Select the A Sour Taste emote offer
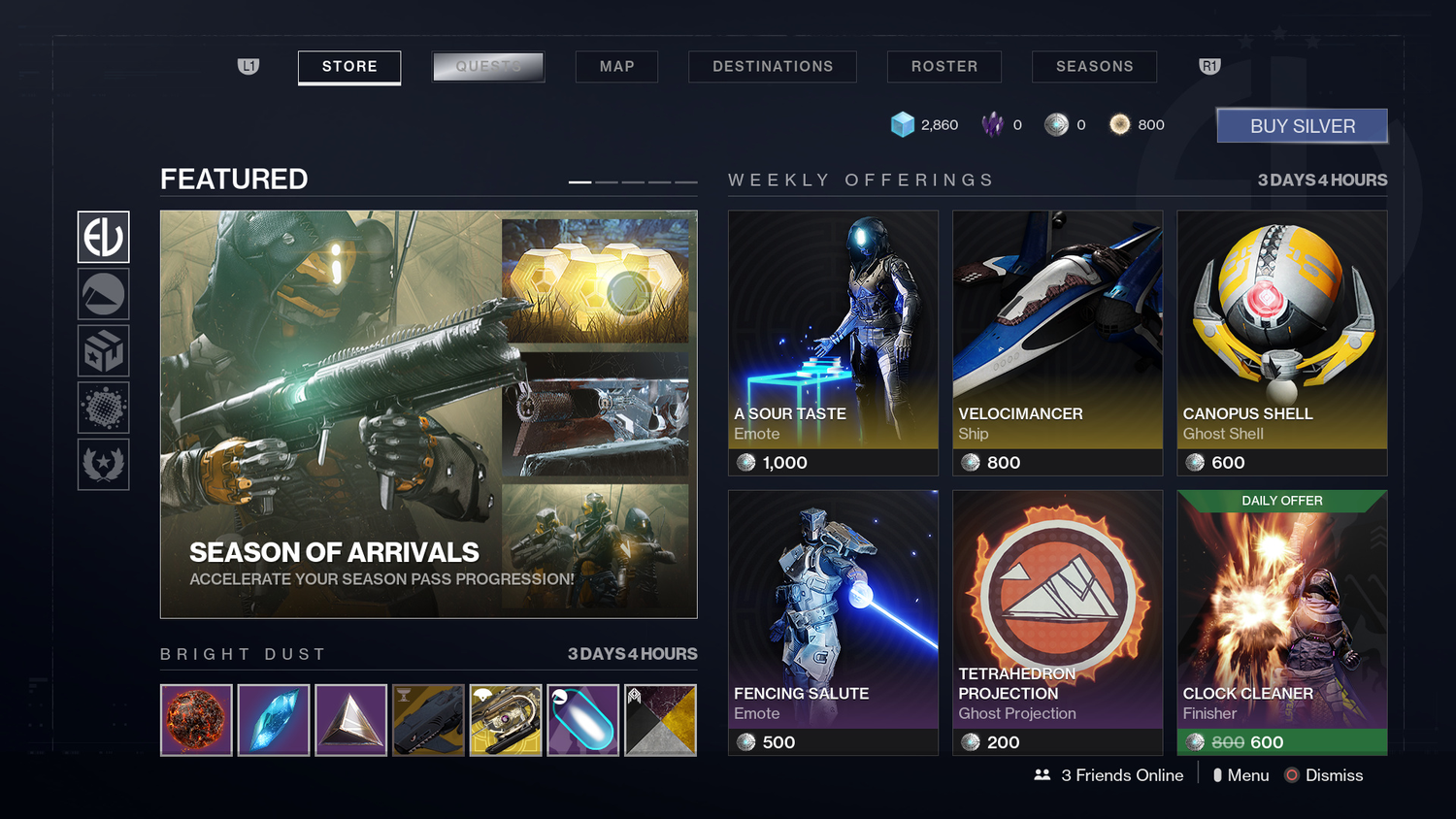 coord(833,343)
